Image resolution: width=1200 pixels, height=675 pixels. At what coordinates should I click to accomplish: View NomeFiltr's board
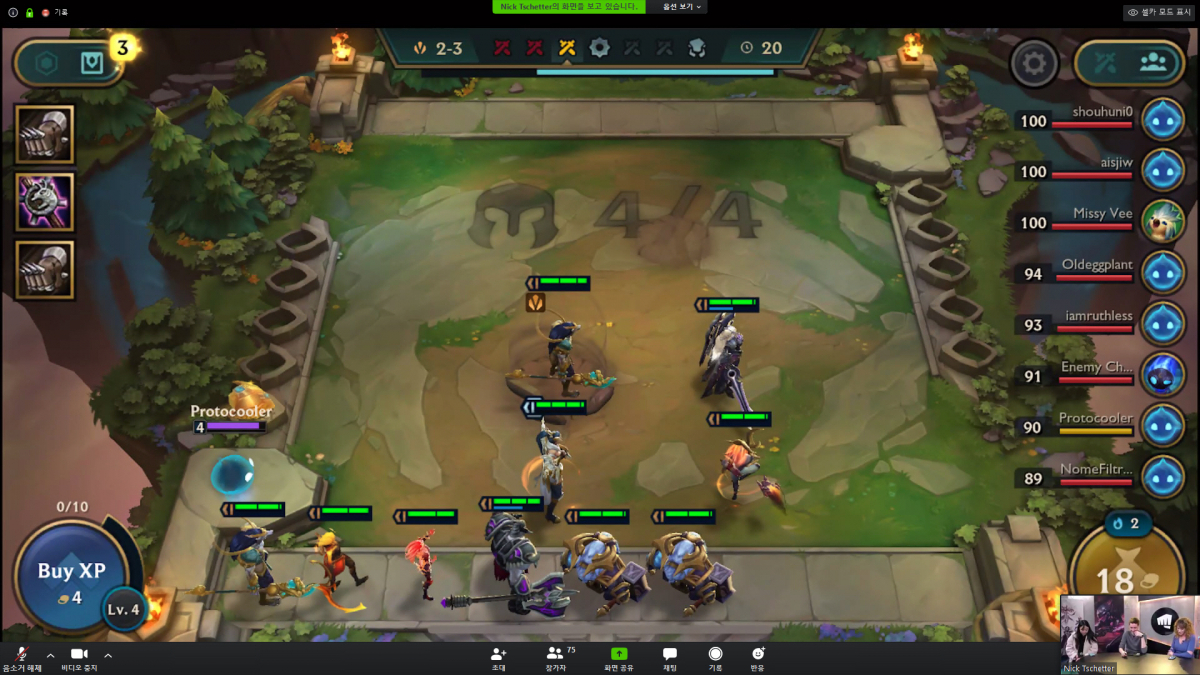[1163, 477]
